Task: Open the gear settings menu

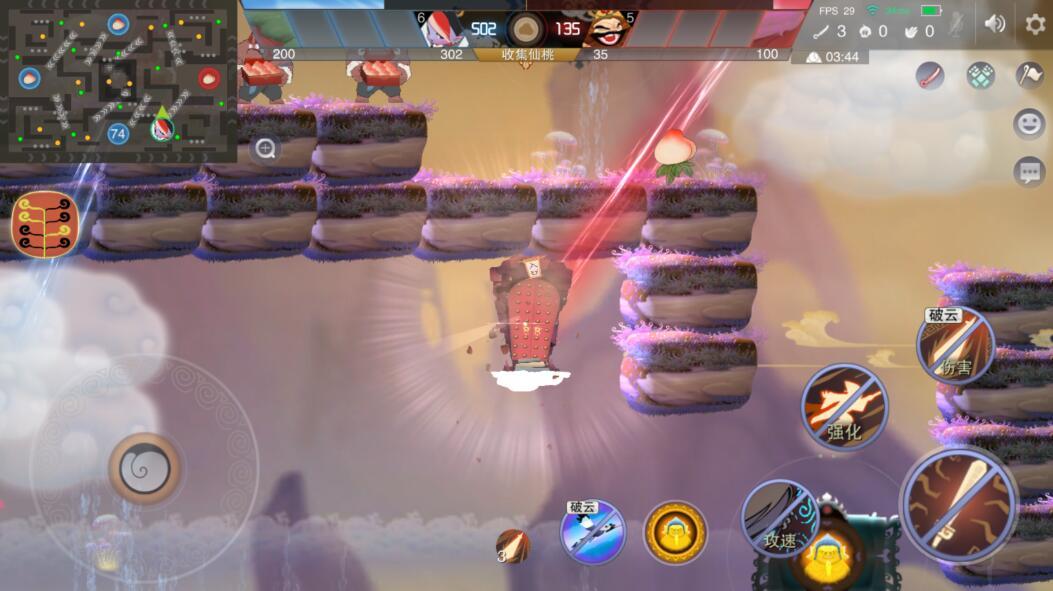Action: pyautogui.click(x=1035, y=24)
